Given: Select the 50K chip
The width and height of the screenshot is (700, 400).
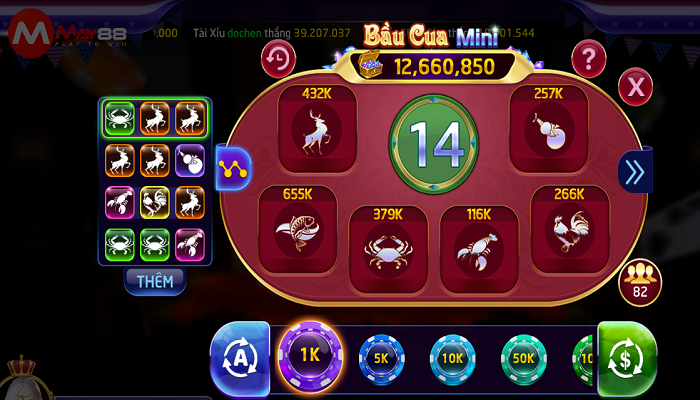Looking at the screenshot, I should (x=523, y=358).
